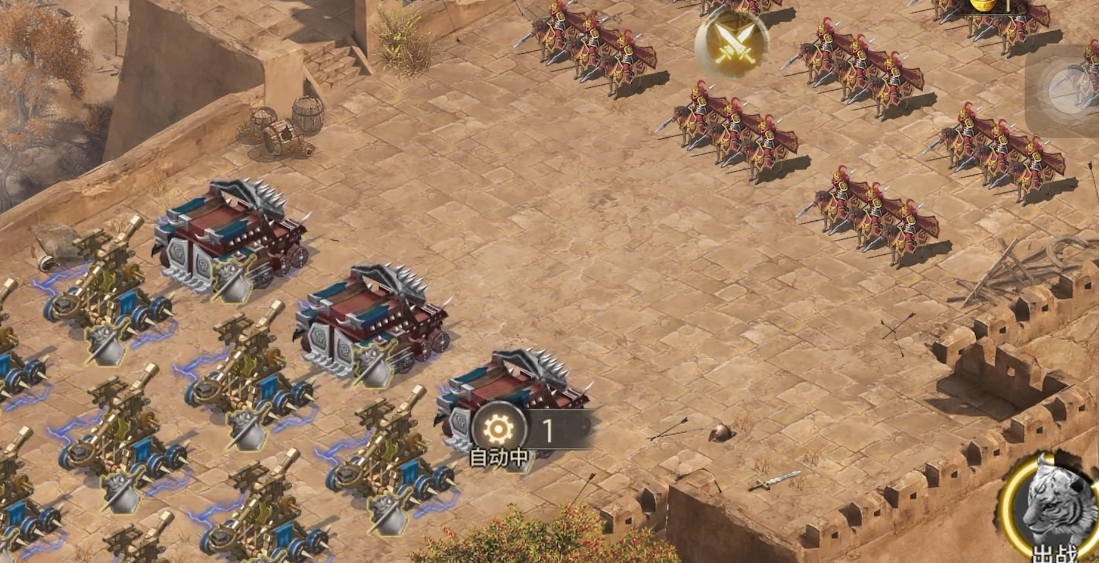The height and width of the screenshot is (563, 1099).
Task: Toggle the 自动中 auto-battle gear
Action: (x=497, y=430)
